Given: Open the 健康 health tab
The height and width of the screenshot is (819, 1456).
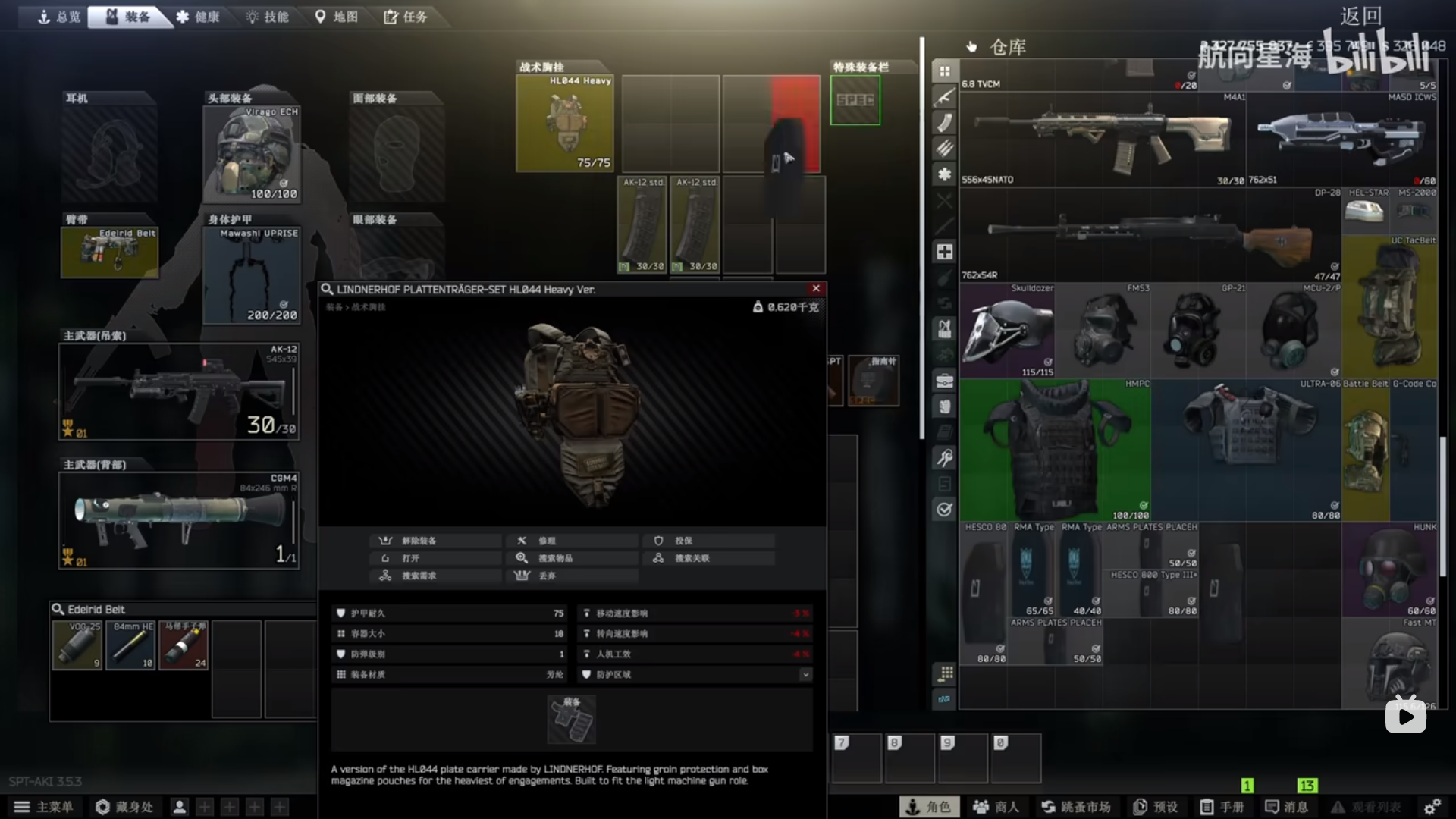Looking at the screenshot, I should point(198,17).
